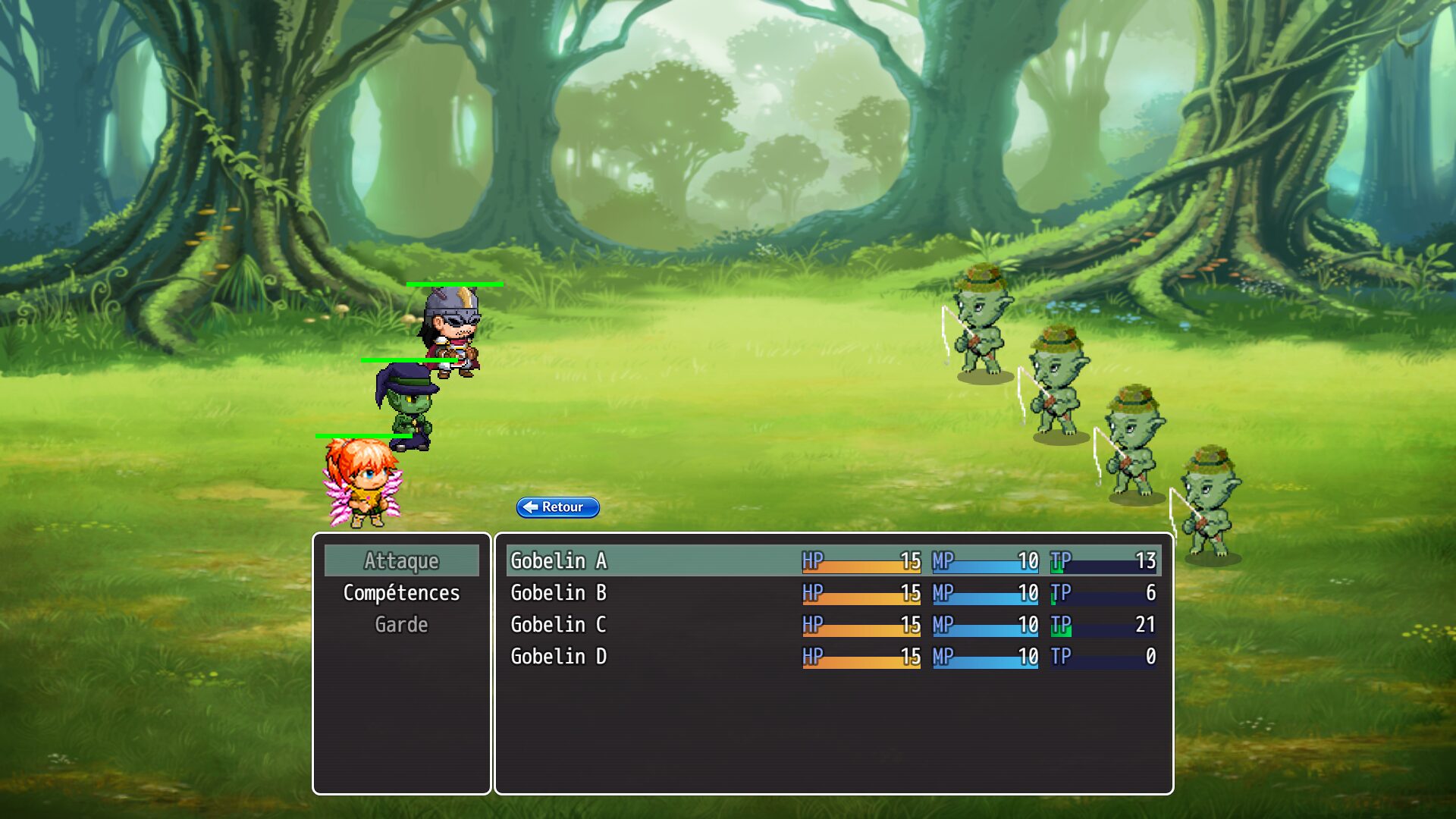Select the Attaque command
Viewport: 1456px width, 819px height.
pyautogui.click(x=401, y=560)
